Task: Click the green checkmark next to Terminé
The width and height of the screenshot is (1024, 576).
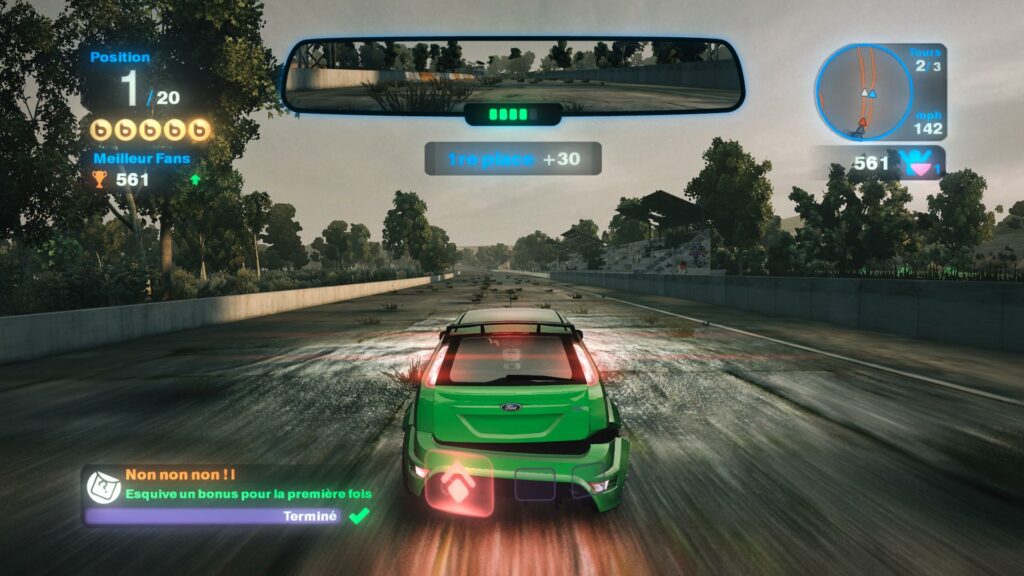Action: pyautogui.click(x=357, y=515)
